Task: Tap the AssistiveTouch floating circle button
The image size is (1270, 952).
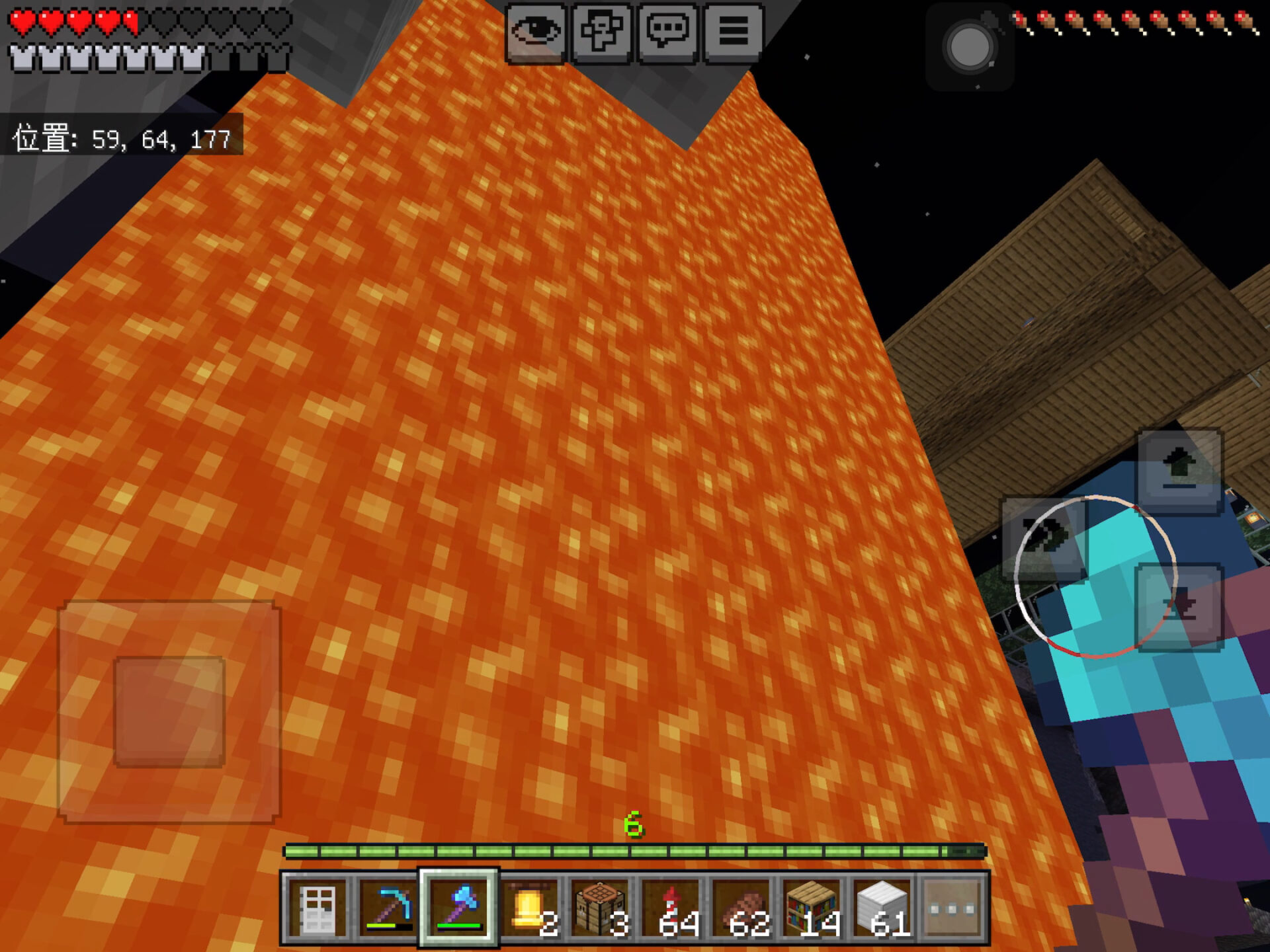Action: [x=970, y=48]
